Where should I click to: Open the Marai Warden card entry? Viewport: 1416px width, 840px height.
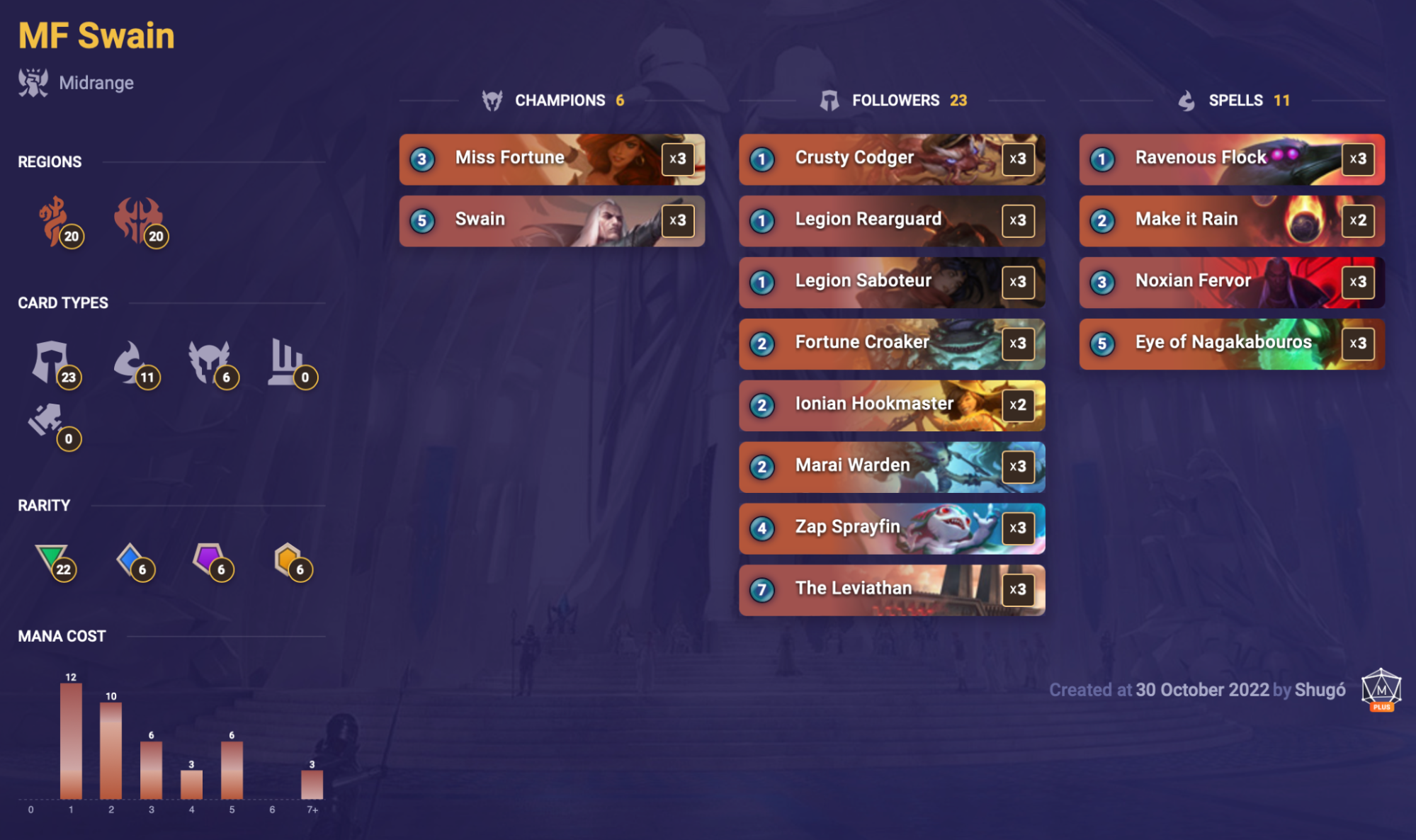(x=891, y=467)
